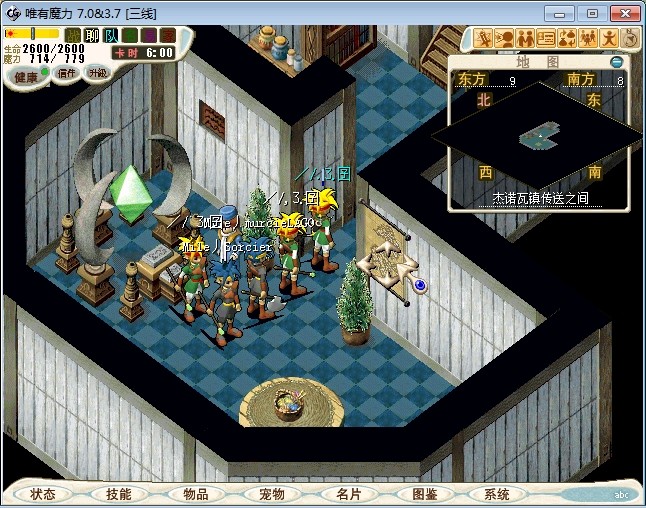Click the exchange name card icon
This screenshot has width=646, height=508.
coord(546,38)
